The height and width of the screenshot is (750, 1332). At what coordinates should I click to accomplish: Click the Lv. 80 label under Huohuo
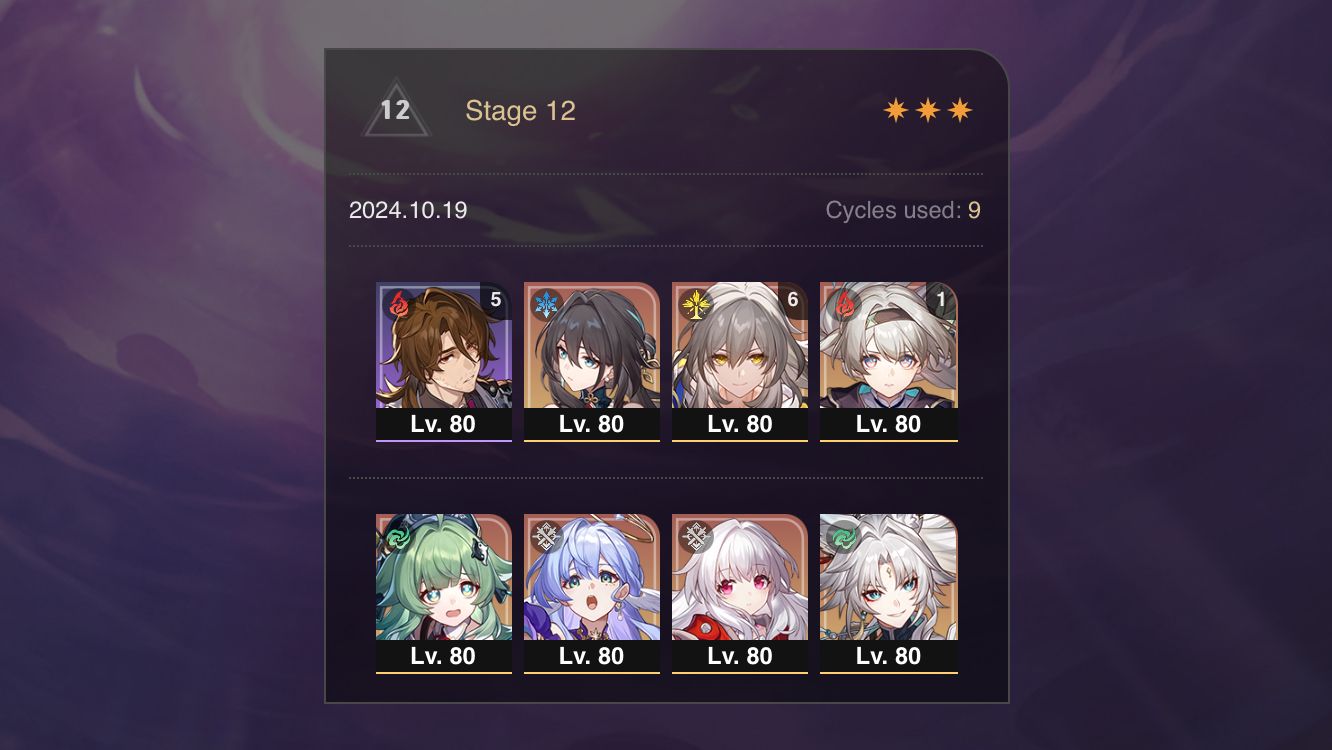443,657
